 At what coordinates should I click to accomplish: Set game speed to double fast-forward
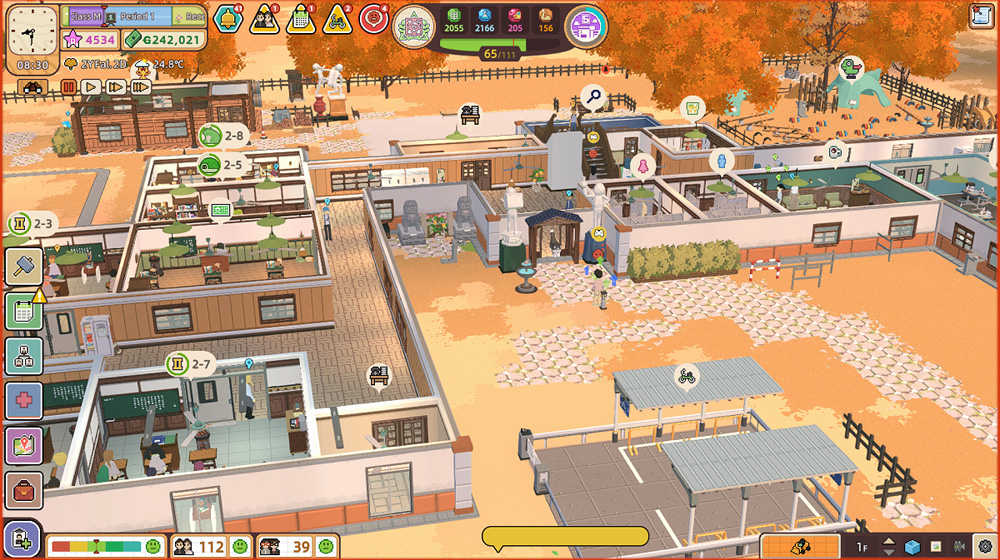[x=116, y=87]
